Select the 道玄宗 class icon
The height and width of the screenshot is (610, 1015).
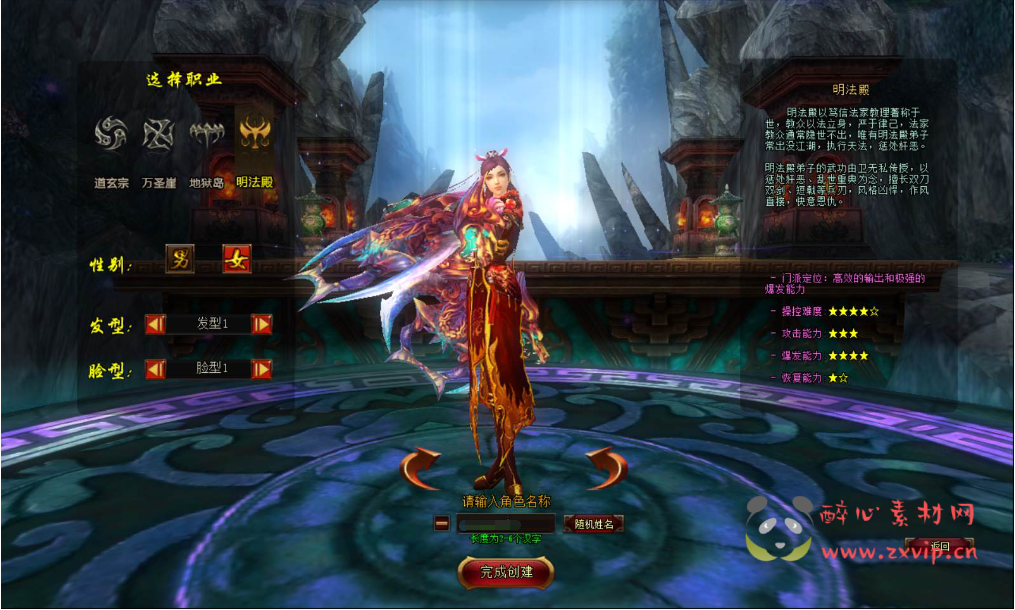(109, 134)
